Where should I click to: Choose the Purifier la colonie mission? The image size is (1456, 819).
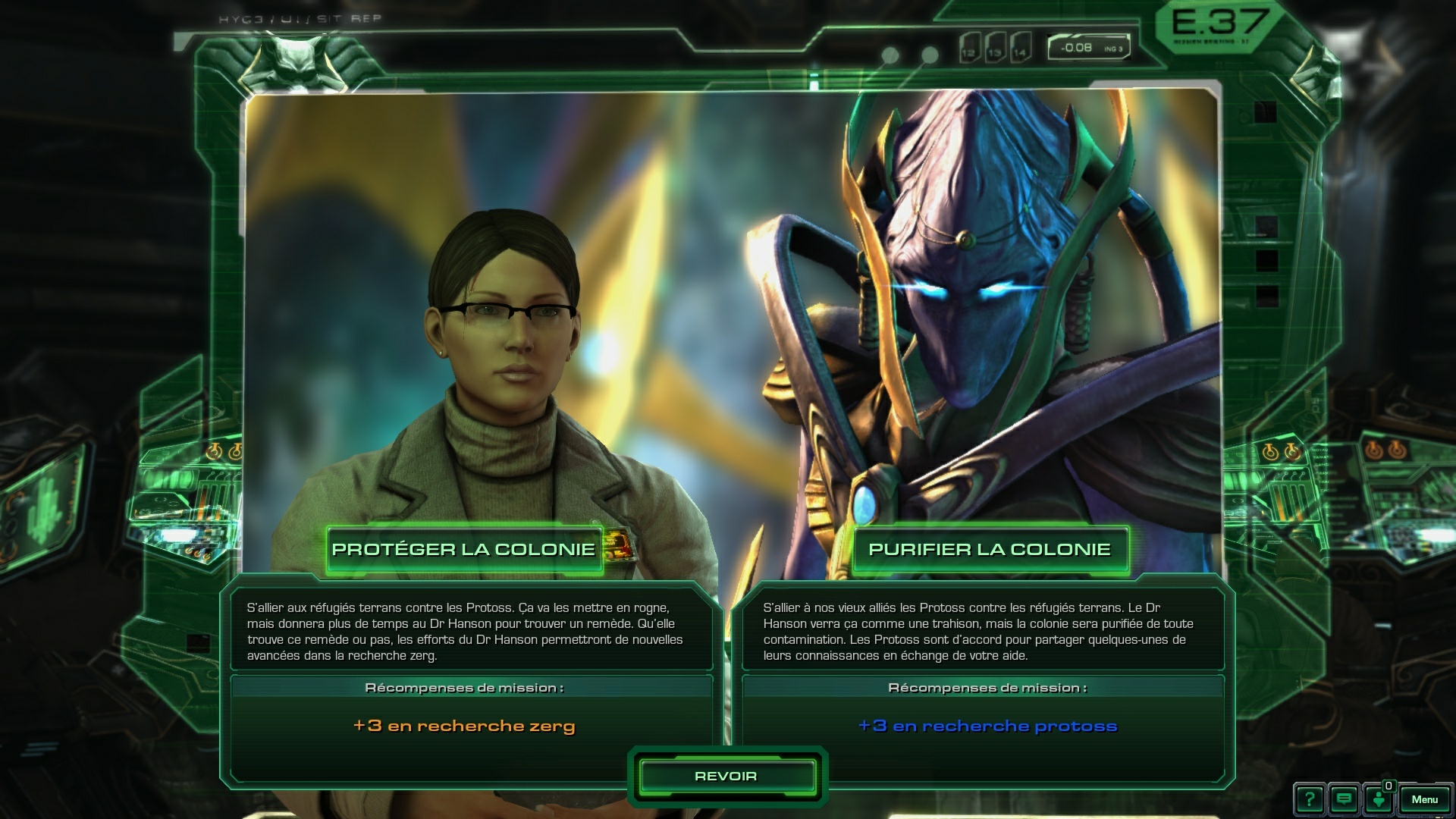989,549
